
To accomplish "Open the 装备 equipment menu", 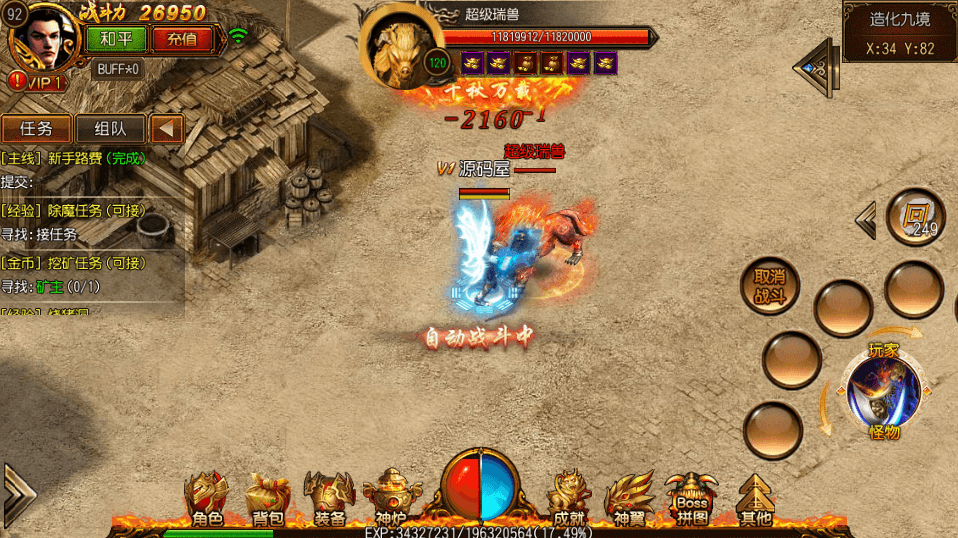I will [329, 498].
